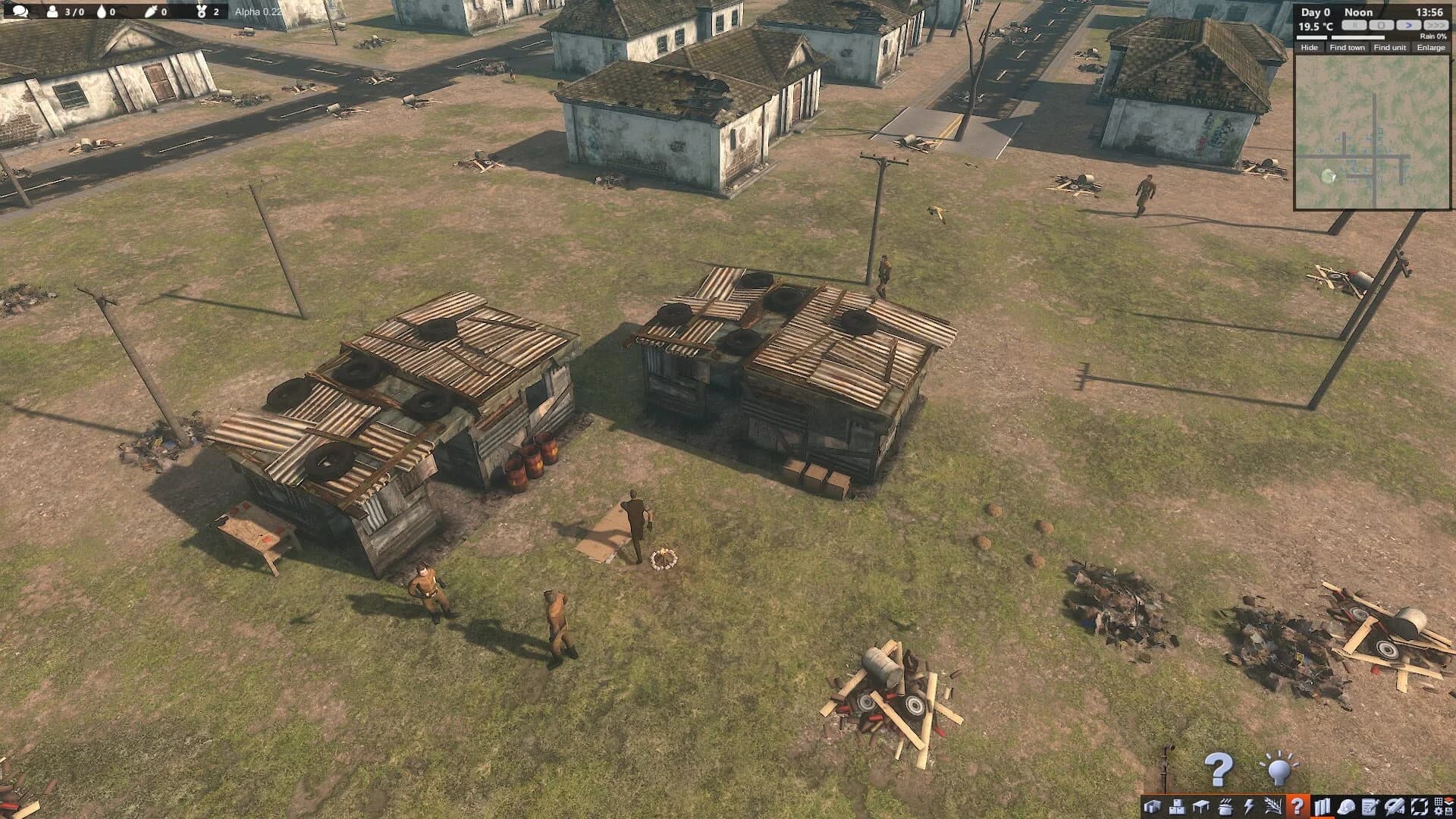Open the lightning bolt power category
The height and width of the screenshot is (819, 1456).
tap(1249, 805)
